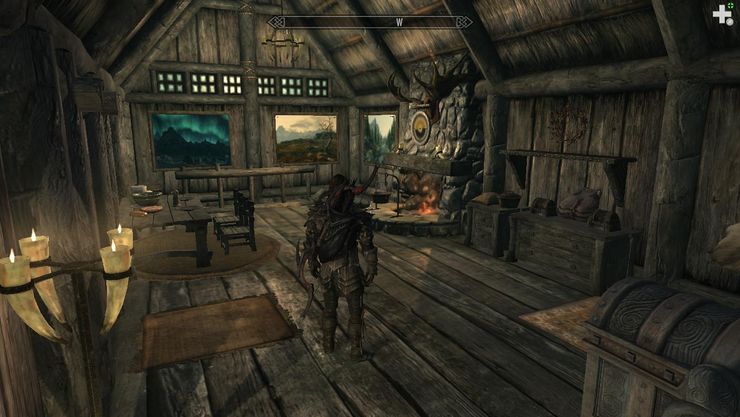
Task: Click the white plus overlay icon
Action: pyautogui.click(x=721, y=14)
